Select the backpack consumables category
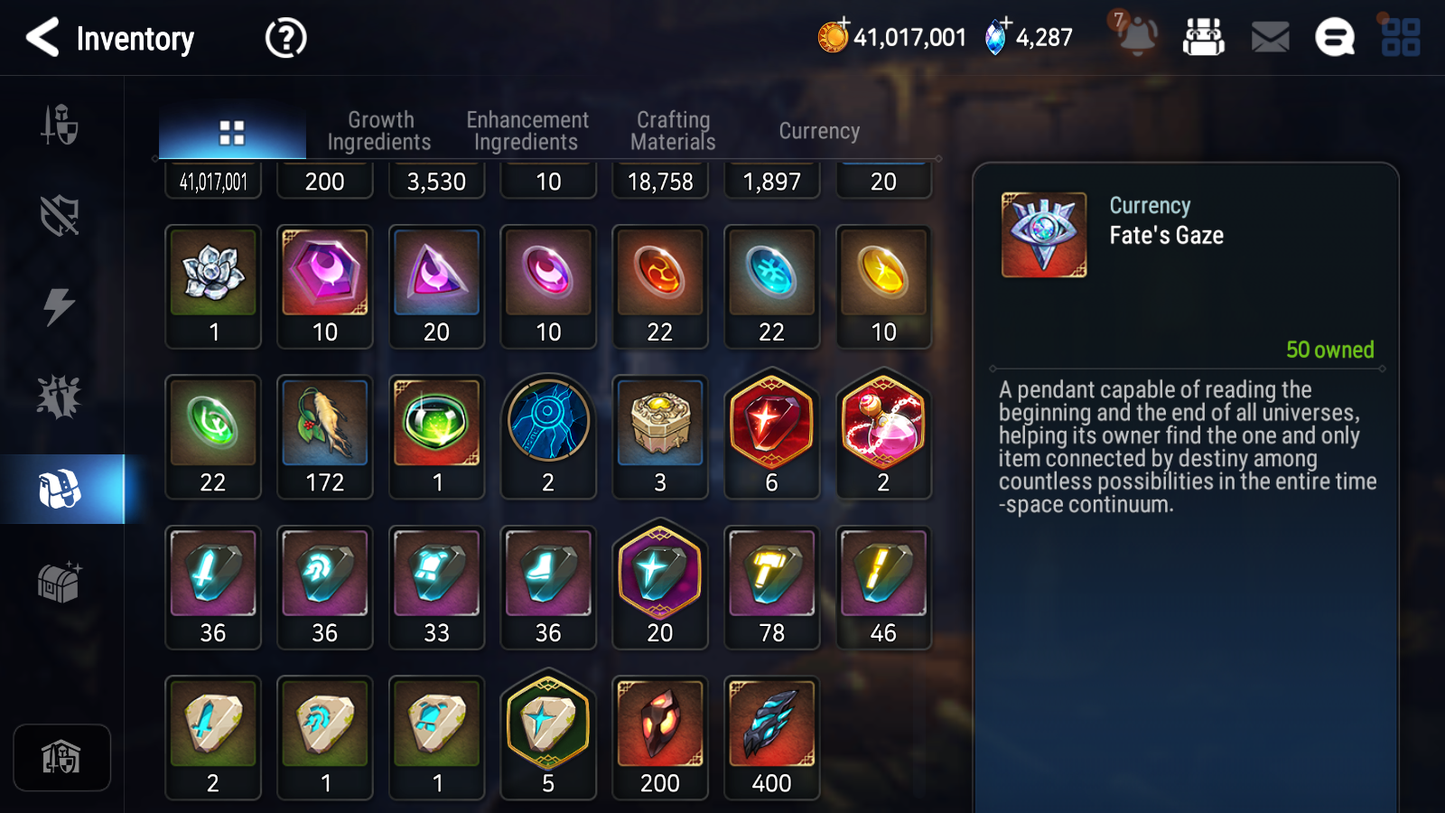 coord(62,487)
